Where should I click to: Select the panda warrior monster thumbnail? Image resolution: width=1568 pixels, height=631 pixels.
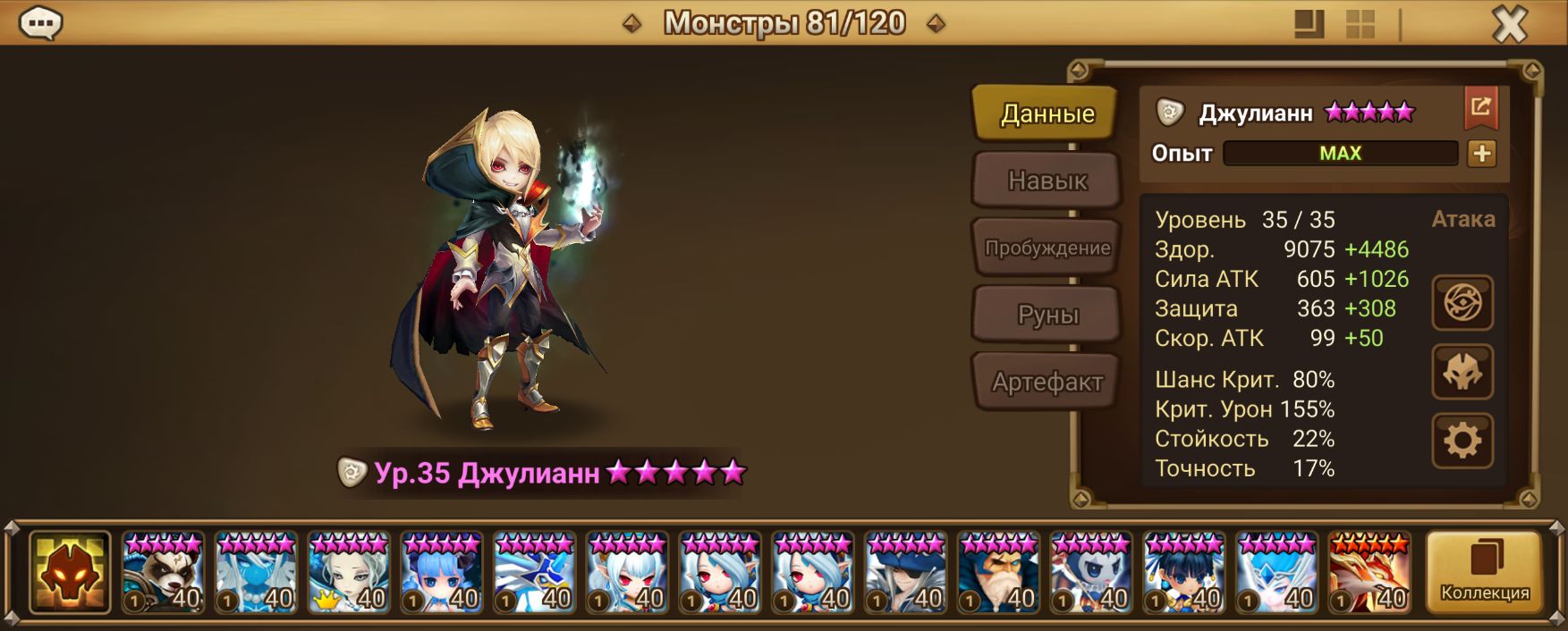[163, 574]
